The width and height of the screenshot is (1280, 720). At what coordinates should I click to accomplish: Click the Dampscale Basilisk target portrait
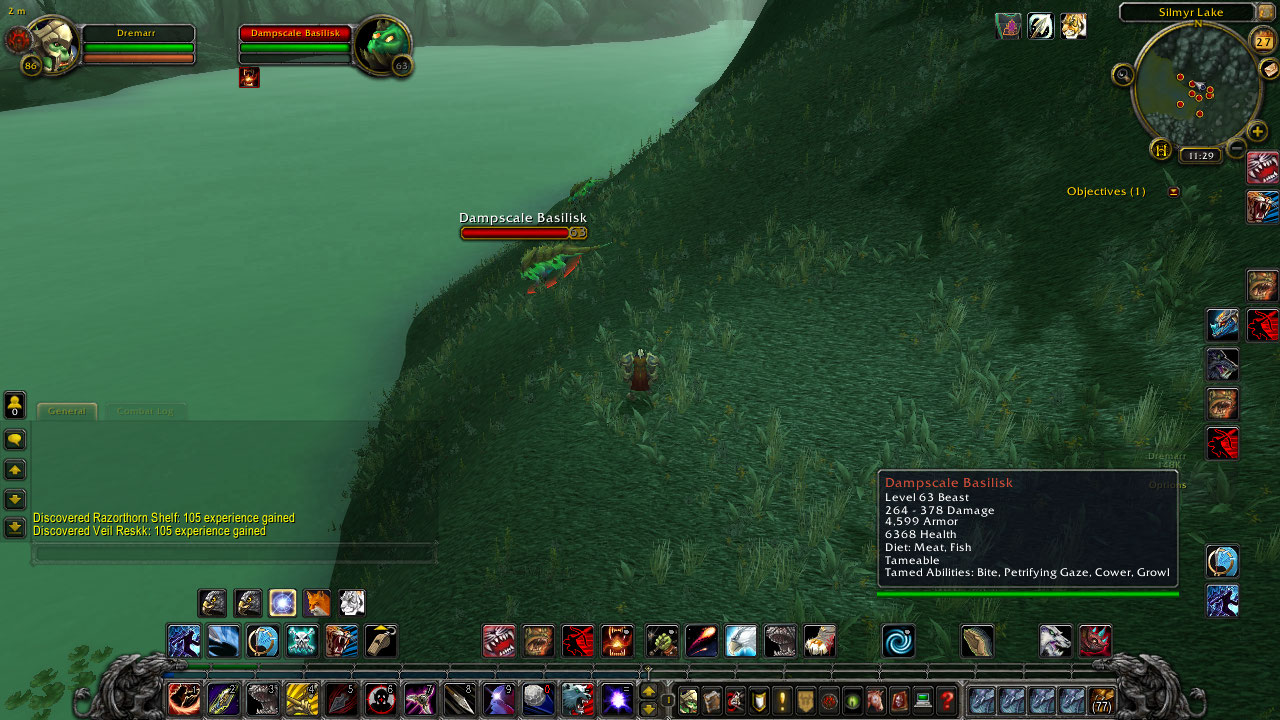coord(381,45)
